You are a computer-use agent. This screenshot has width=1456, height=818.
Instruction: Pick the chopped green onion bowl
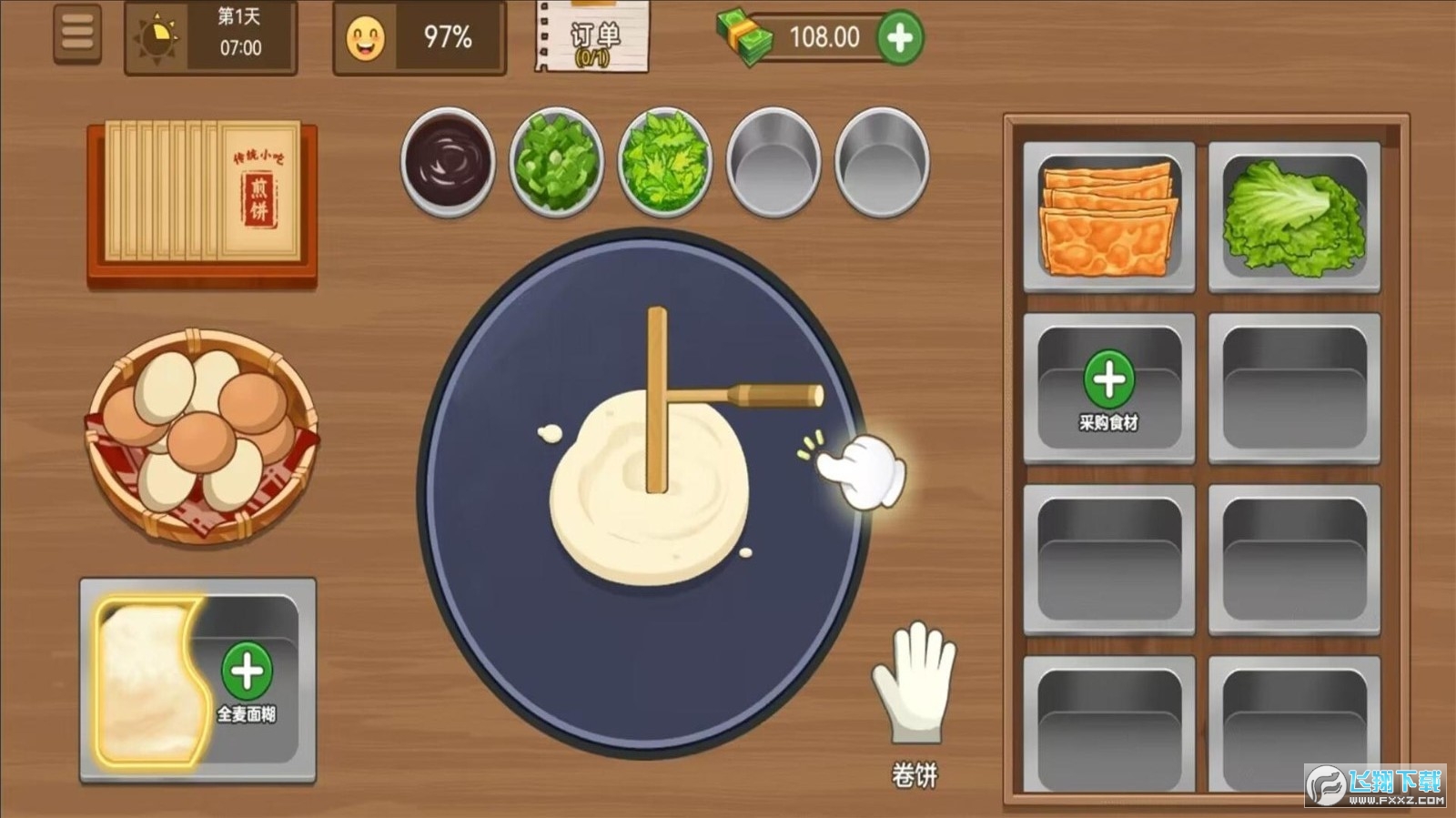(x=556, y=162)
